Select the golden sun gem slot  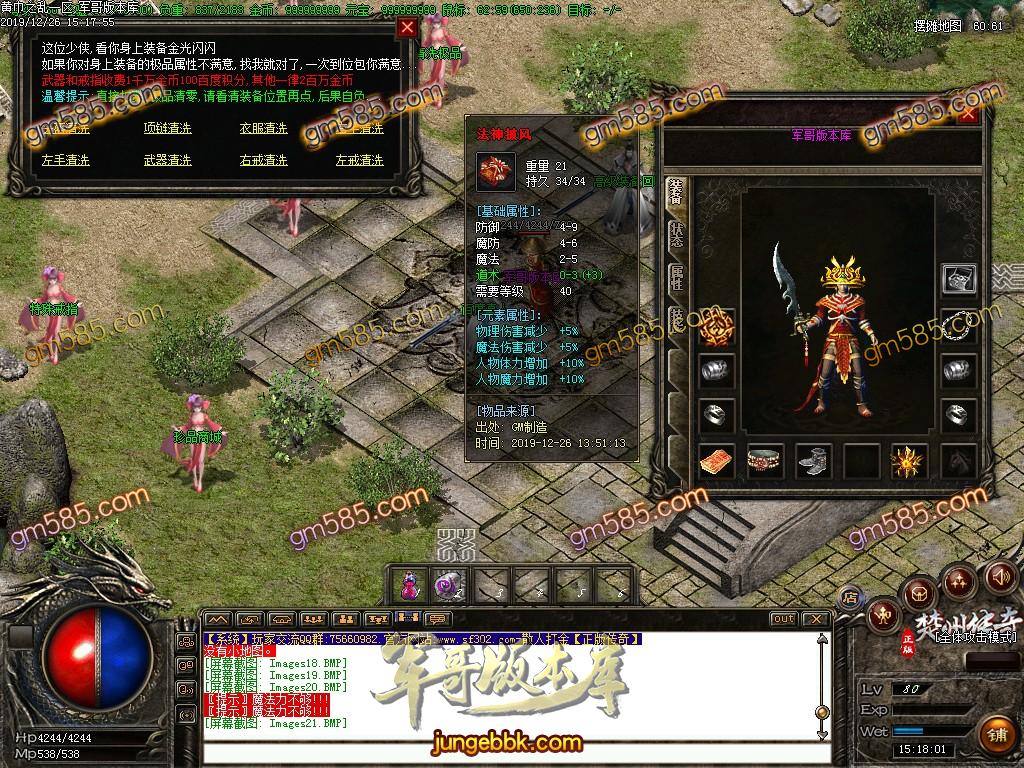coord(909,461)
